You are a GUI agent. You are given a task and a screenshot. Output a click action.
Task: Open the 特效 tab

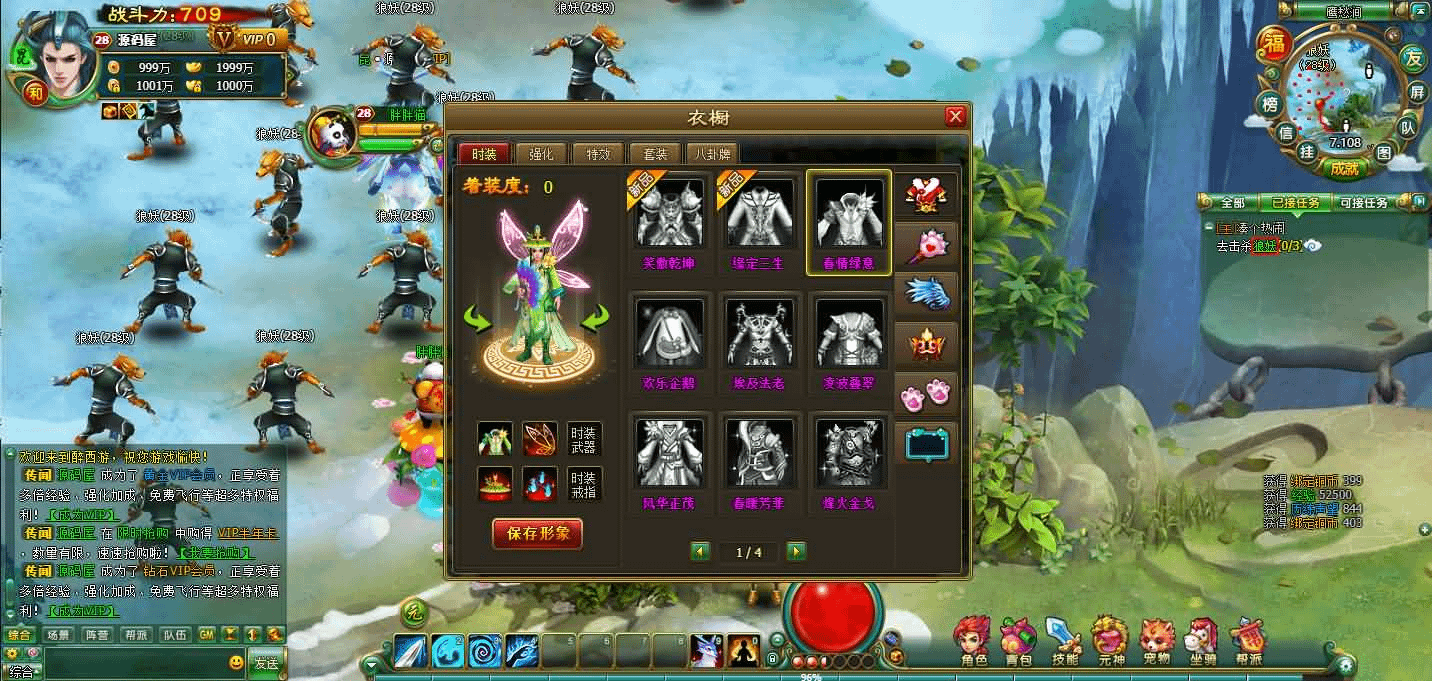598,154
